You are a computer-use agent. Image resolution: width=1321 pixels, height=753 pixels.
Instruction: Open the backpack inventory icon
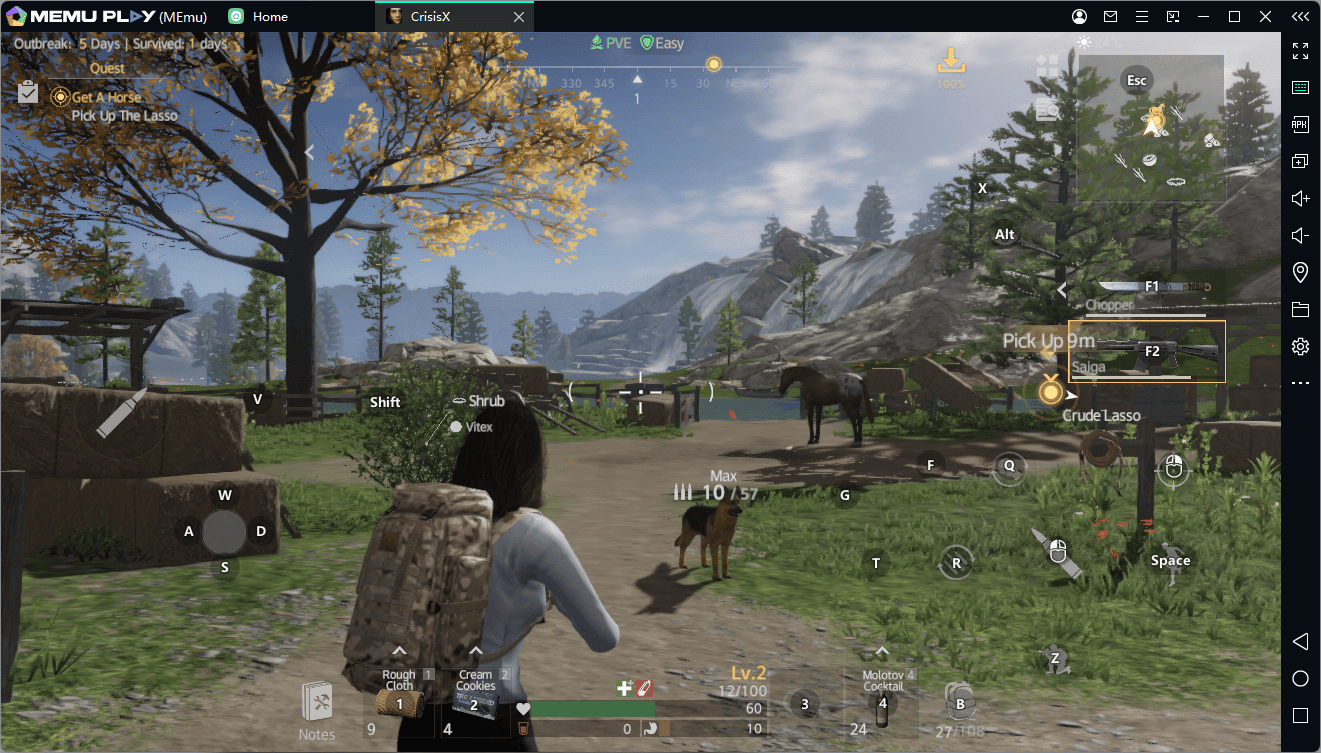[959, 701]
